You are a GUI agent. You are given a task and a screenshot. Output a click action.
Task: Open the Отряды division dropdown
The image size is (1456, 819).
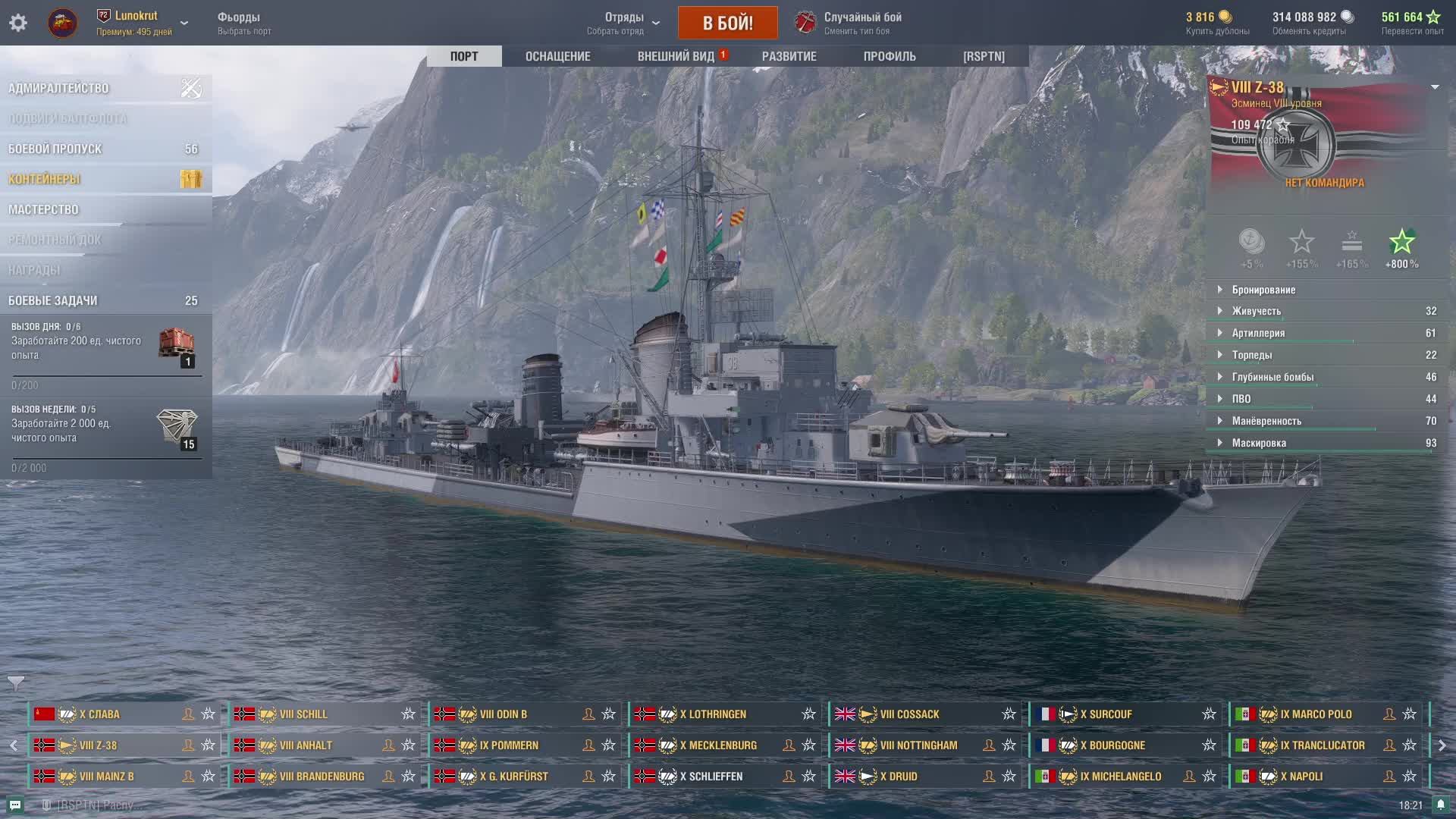tap(624, 23)
